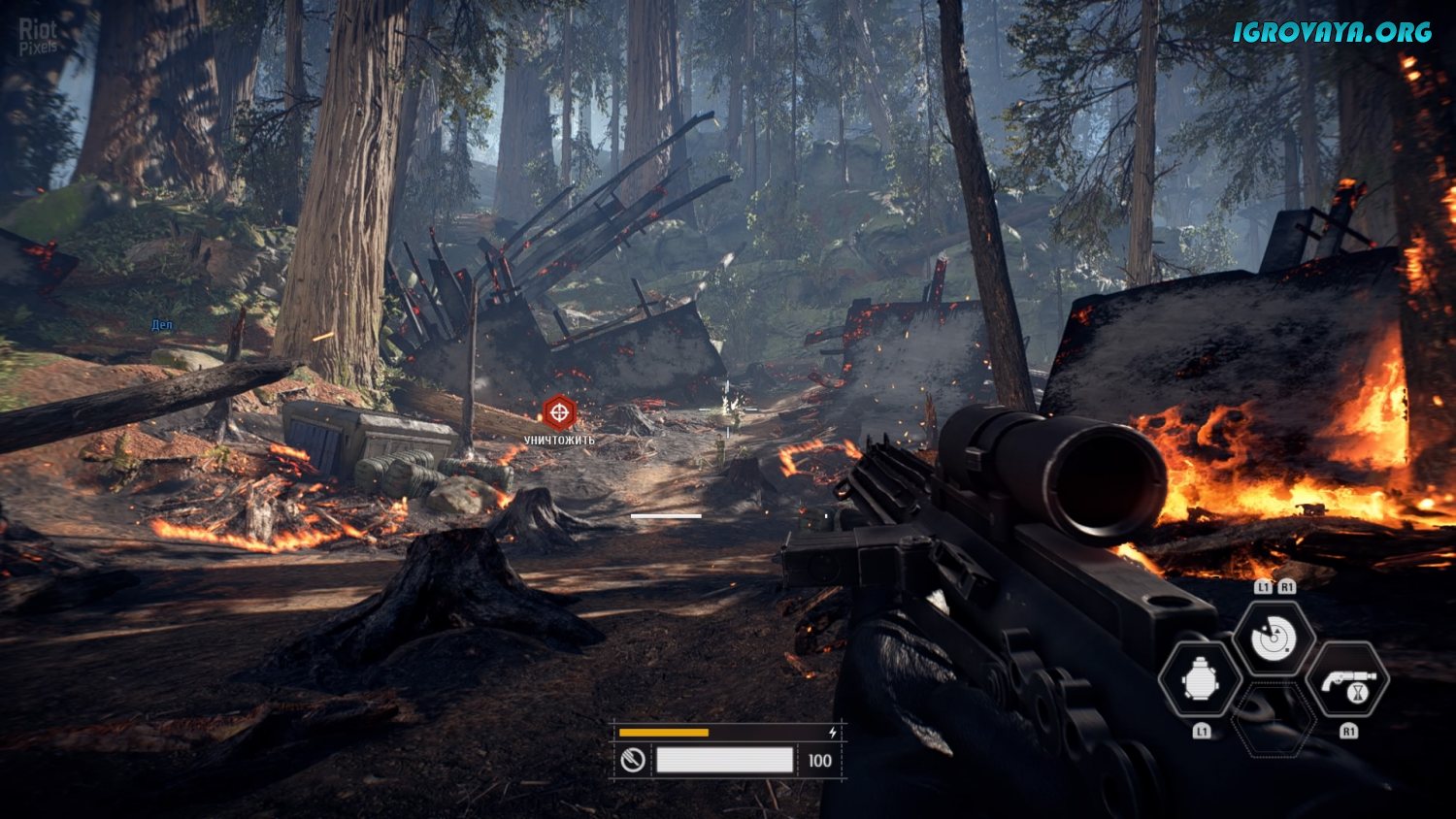Click the IGROVAYA.ORG watermark link
1456x819 pixels.
point(1332,32)
